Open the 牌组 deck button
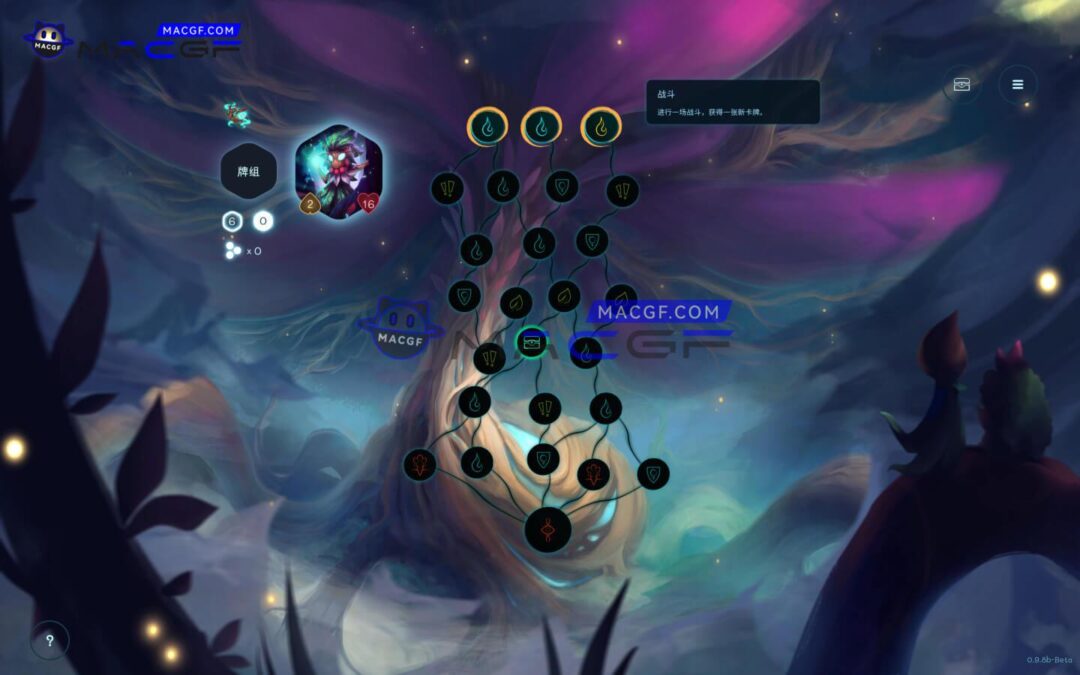This screenshot has height=675, width=1080. [x=248, y=171]
